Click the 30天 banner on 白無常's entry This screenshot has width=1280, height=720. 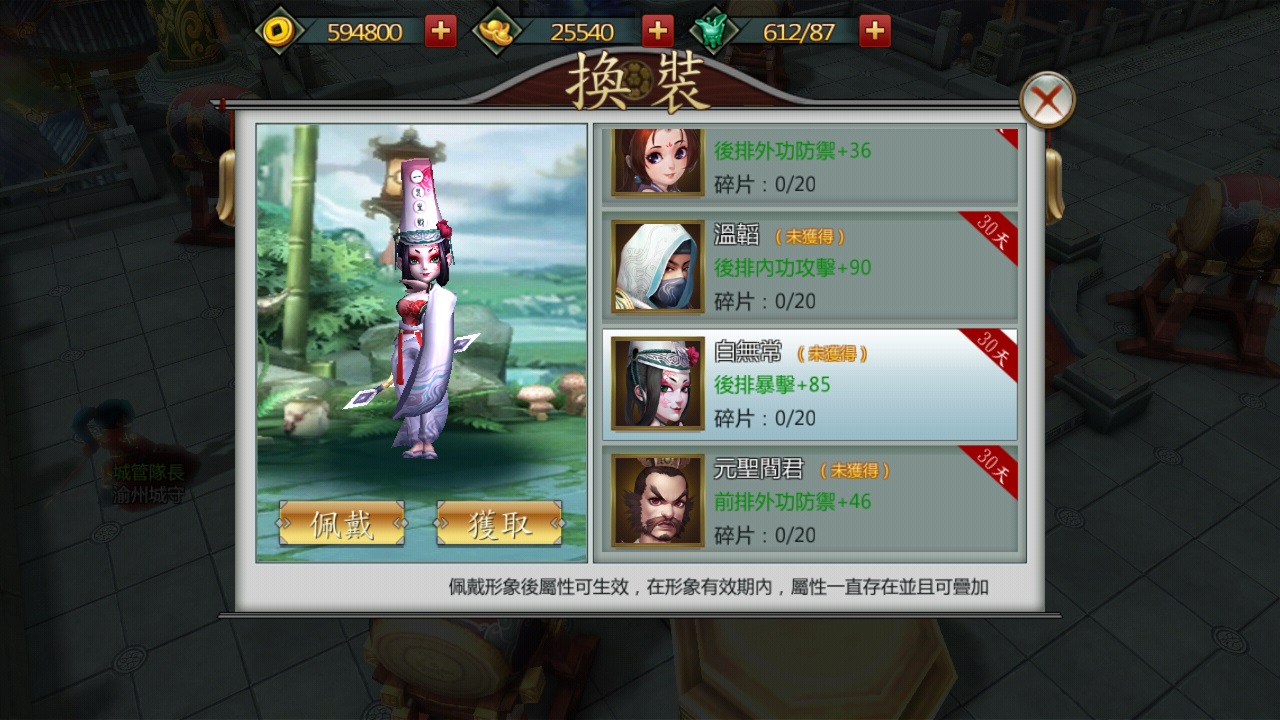point(995,350)
